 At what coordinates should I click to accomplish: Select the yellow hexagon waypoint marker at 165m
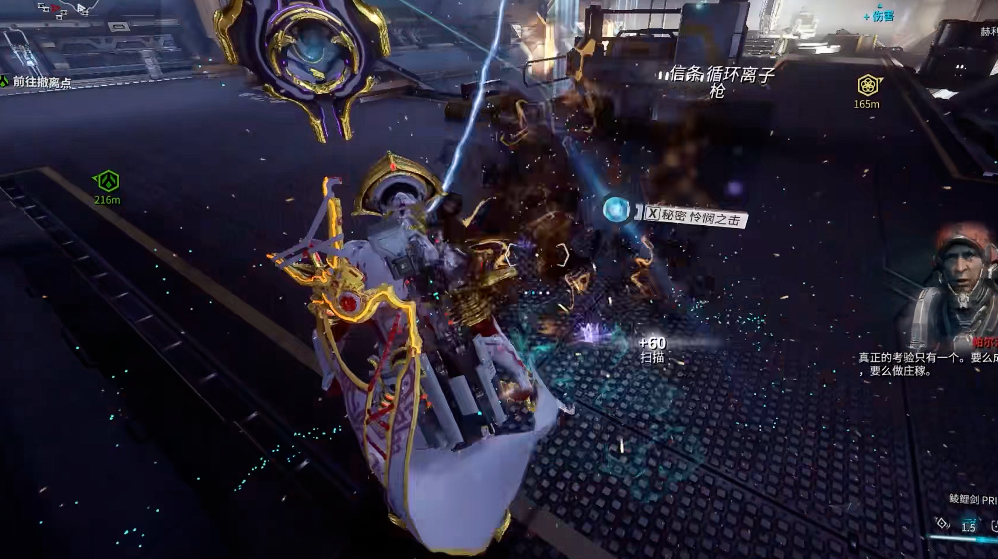pos(867,85)
